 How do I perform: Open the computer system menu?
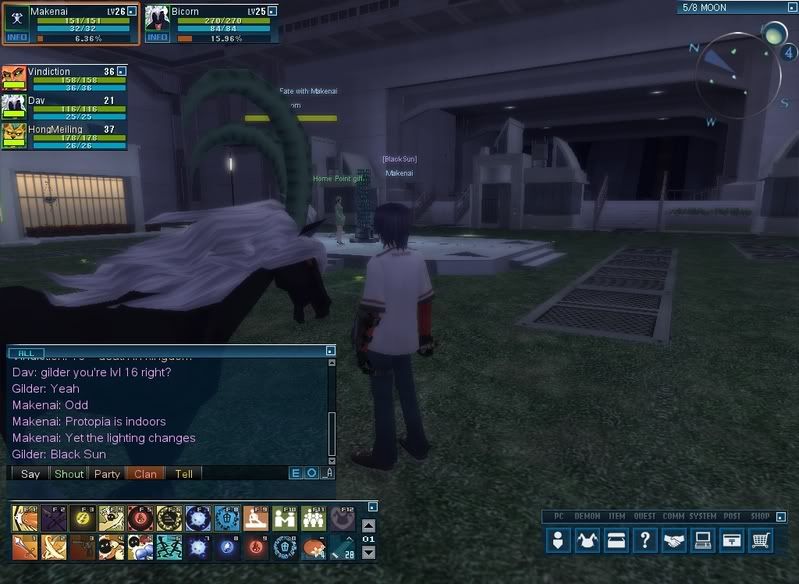click(x=704, y=540)
